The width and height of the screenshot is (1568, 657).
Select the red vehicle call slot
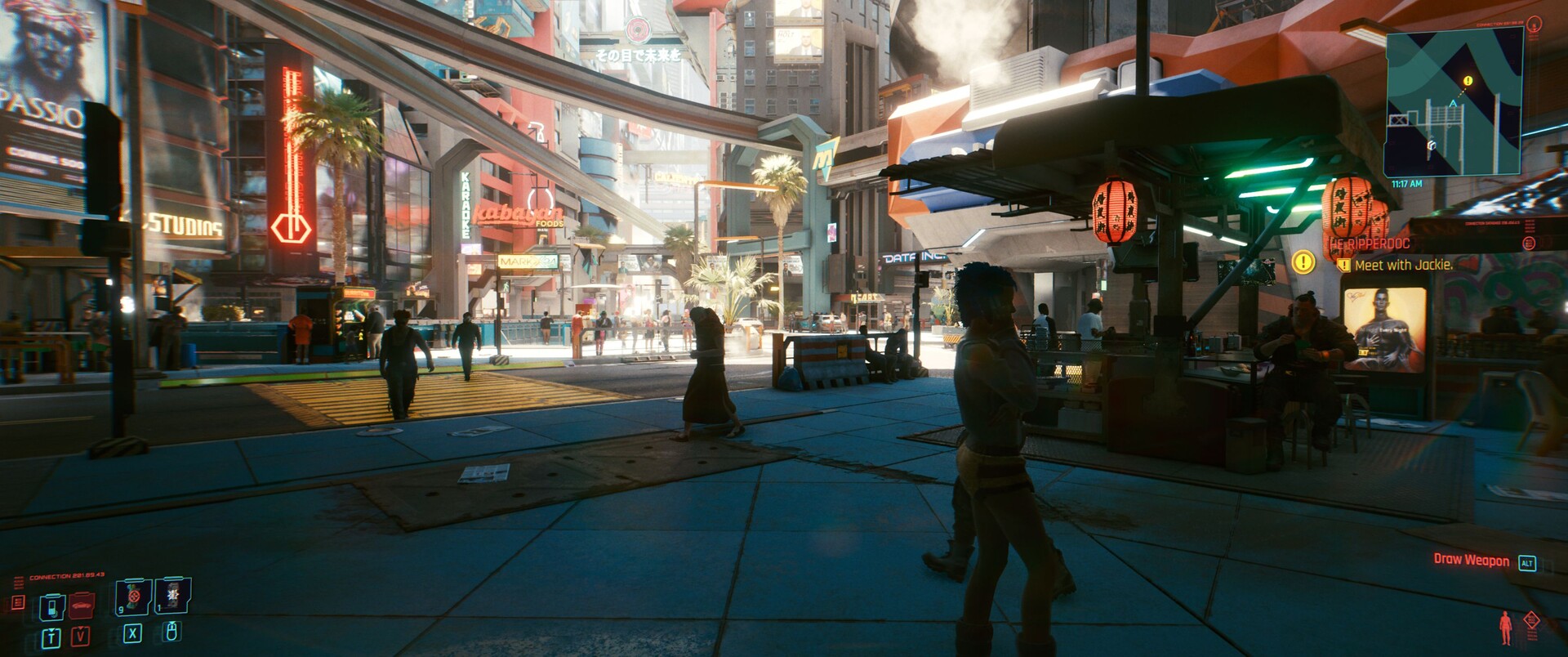[x=81, y=606]
